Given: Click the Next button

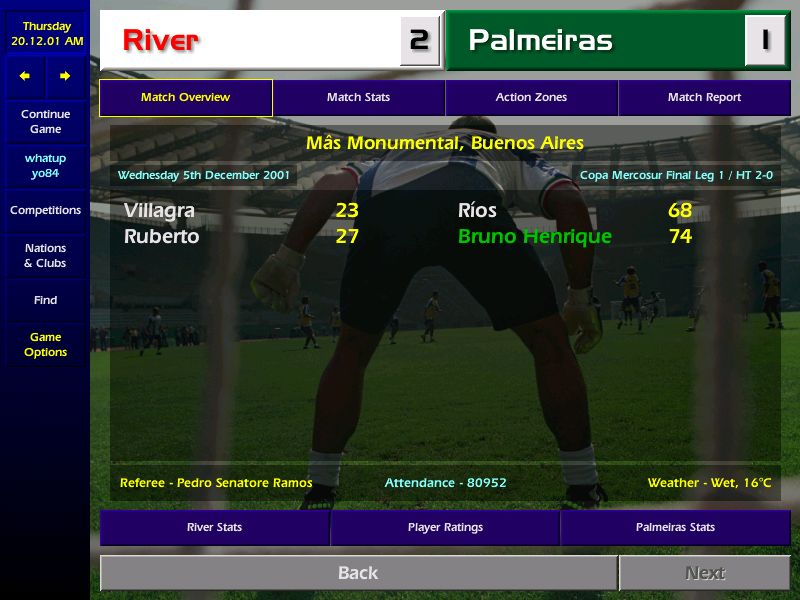Looking at the screenshot, I should (x=704, y=573).
